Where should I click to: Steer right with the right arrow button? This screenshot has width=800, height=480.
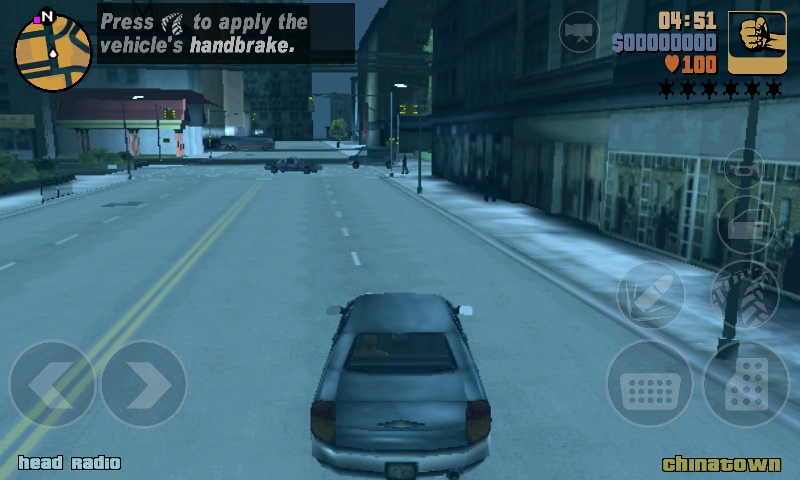tap(144, 385)
